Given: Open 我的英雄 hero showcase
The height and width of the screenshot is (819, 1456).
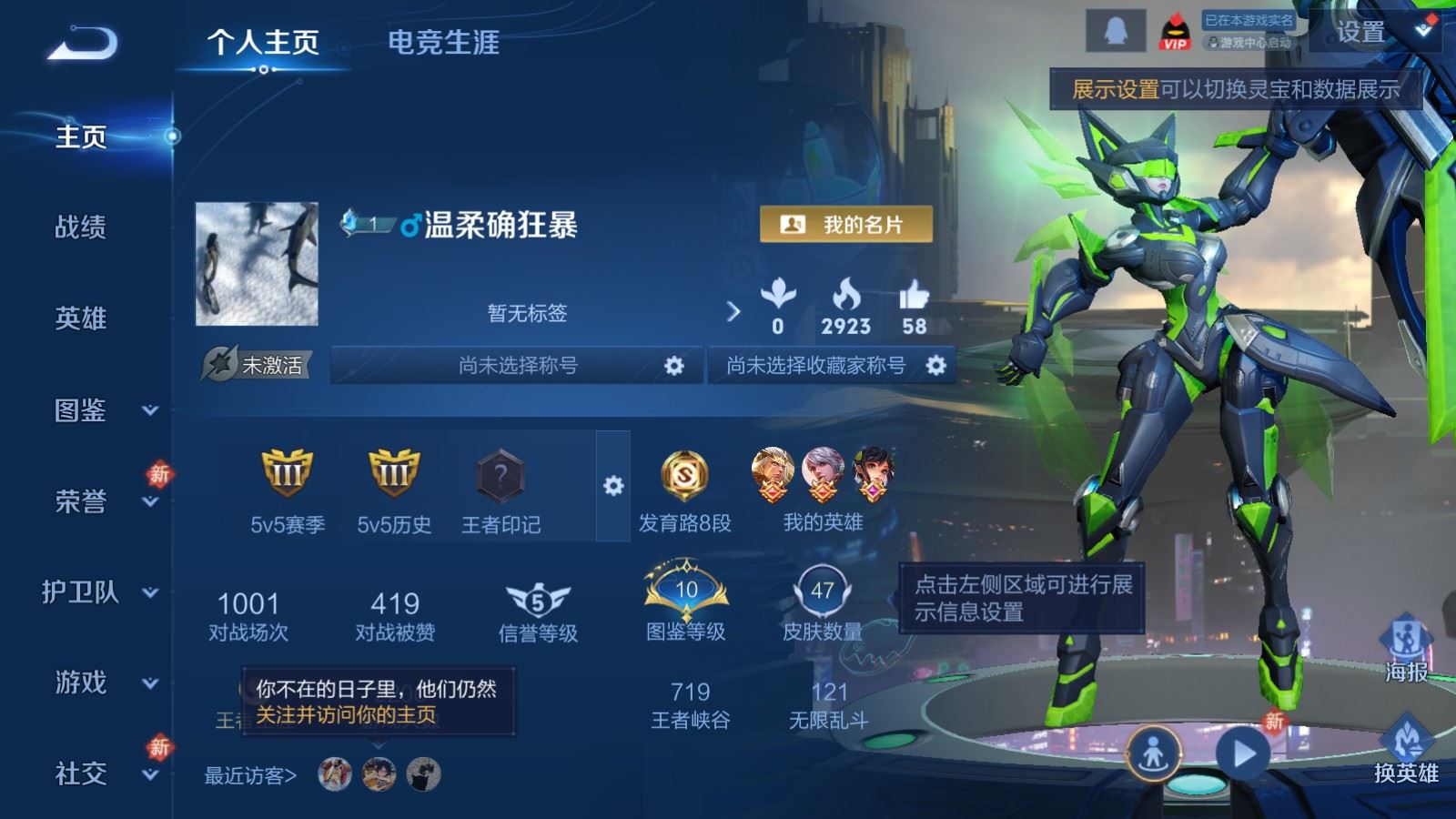Looking at the screenshot, I should 823,490.
